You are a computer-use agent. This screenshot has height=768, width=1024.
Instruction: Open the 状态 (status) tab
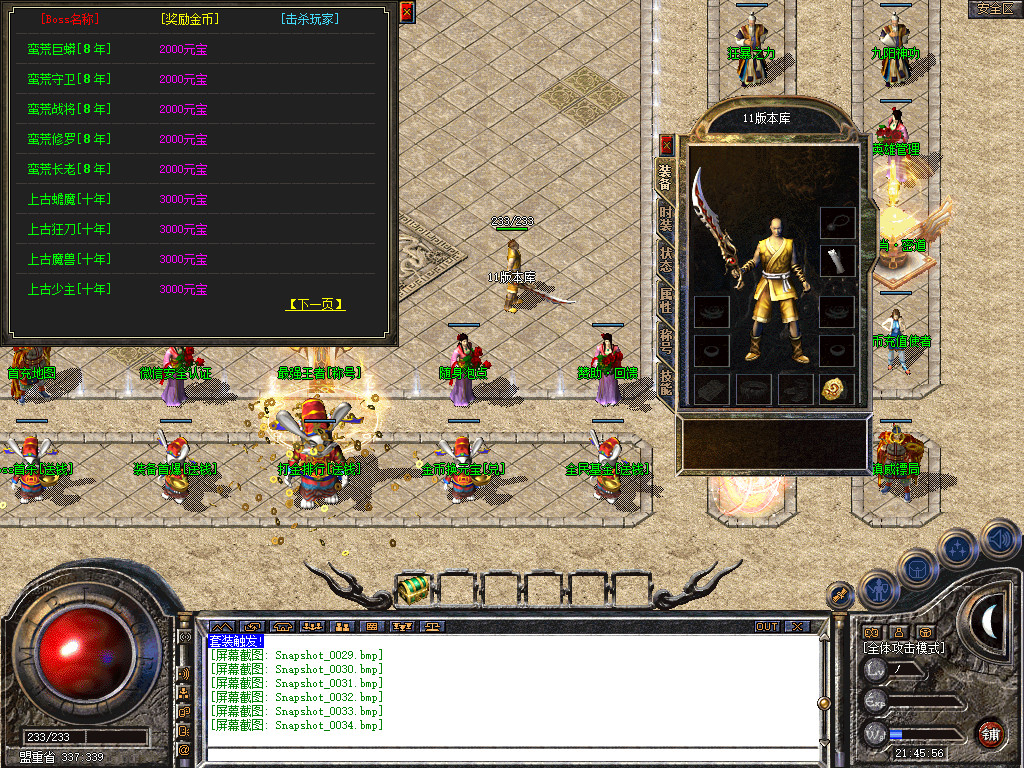[x=666, y=260]
